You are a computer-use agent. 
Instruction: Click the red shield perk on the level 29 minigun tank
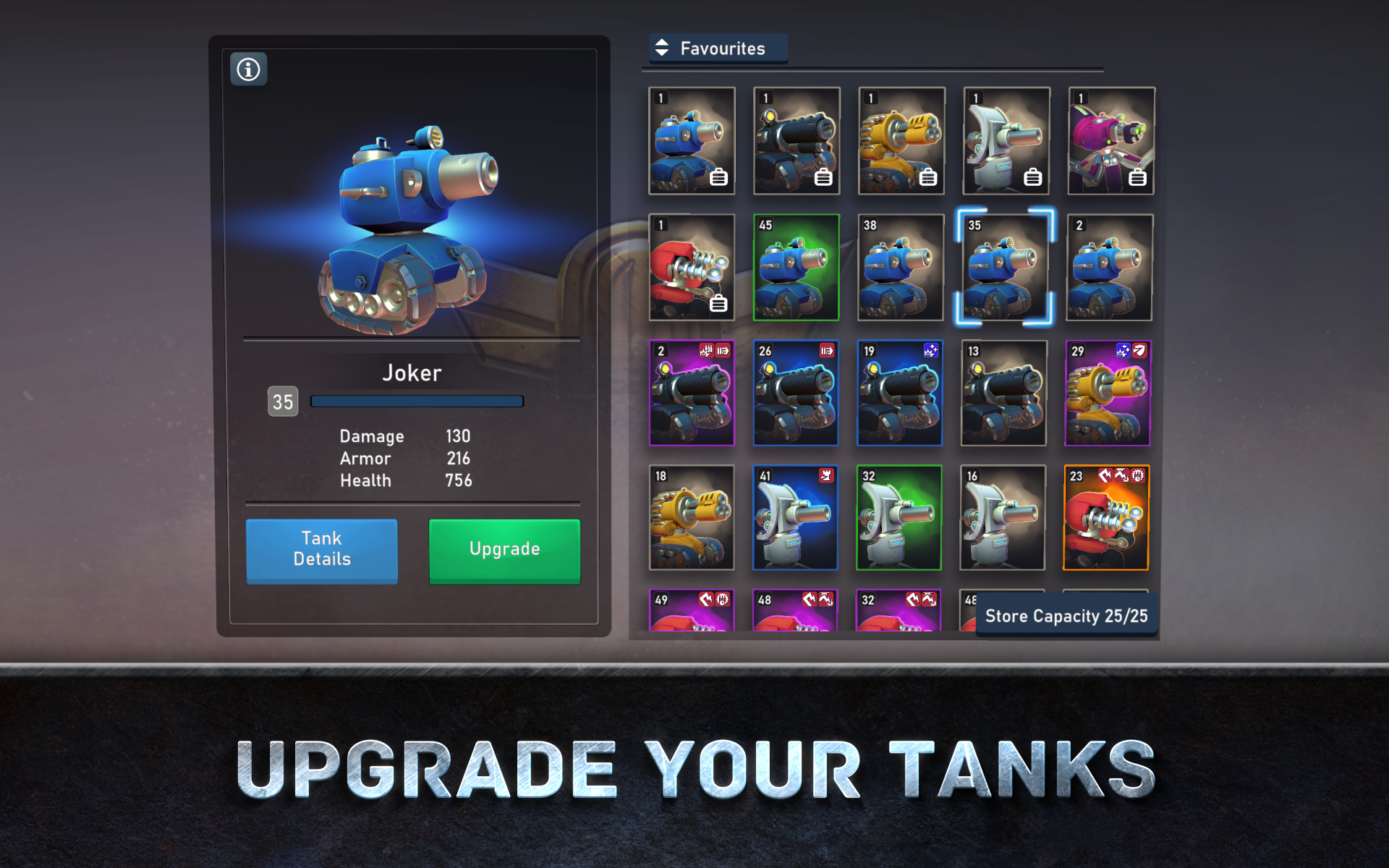[1139, 350]
